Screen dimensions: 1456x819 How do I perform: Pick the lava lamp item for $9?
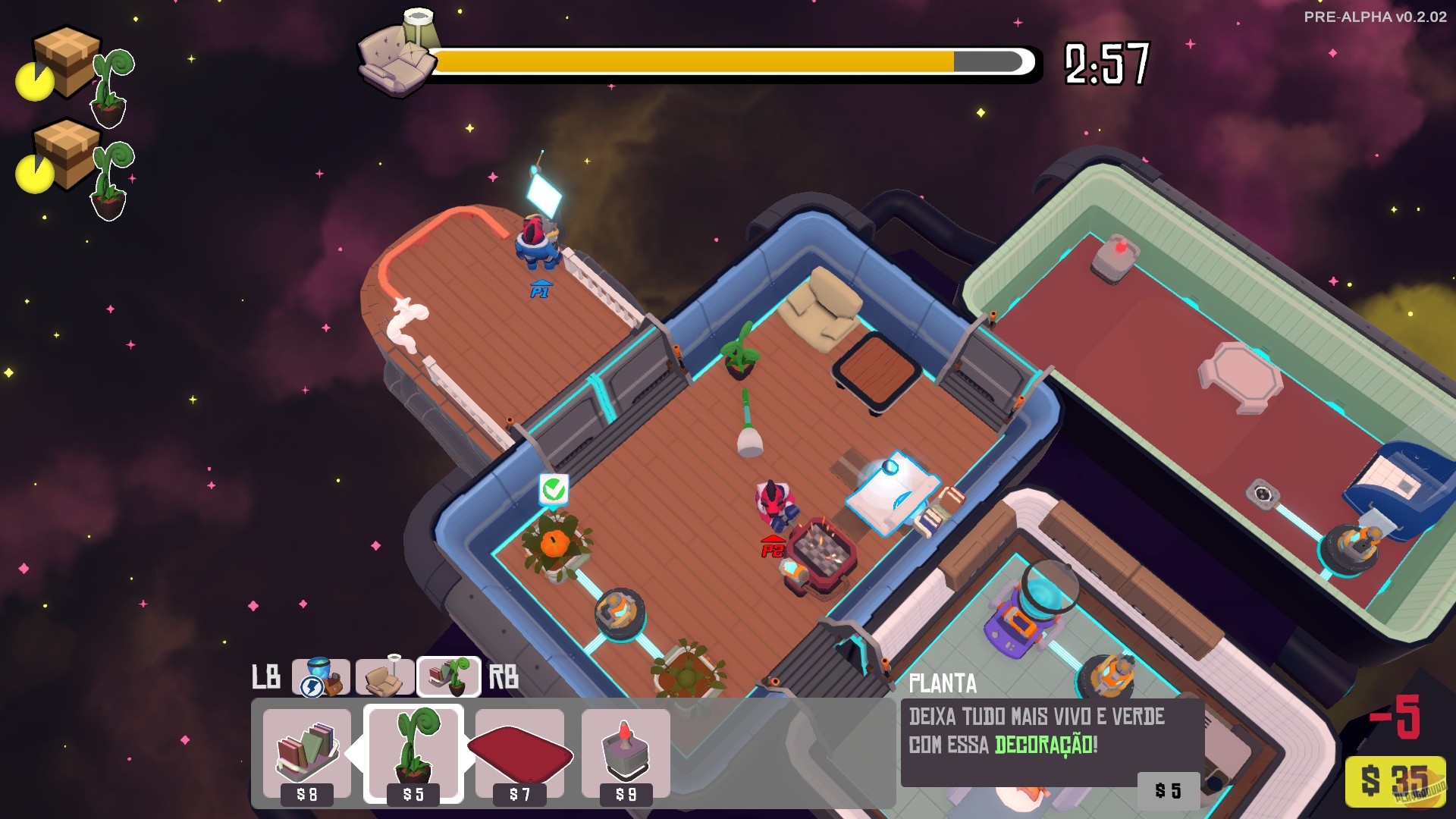624,751
